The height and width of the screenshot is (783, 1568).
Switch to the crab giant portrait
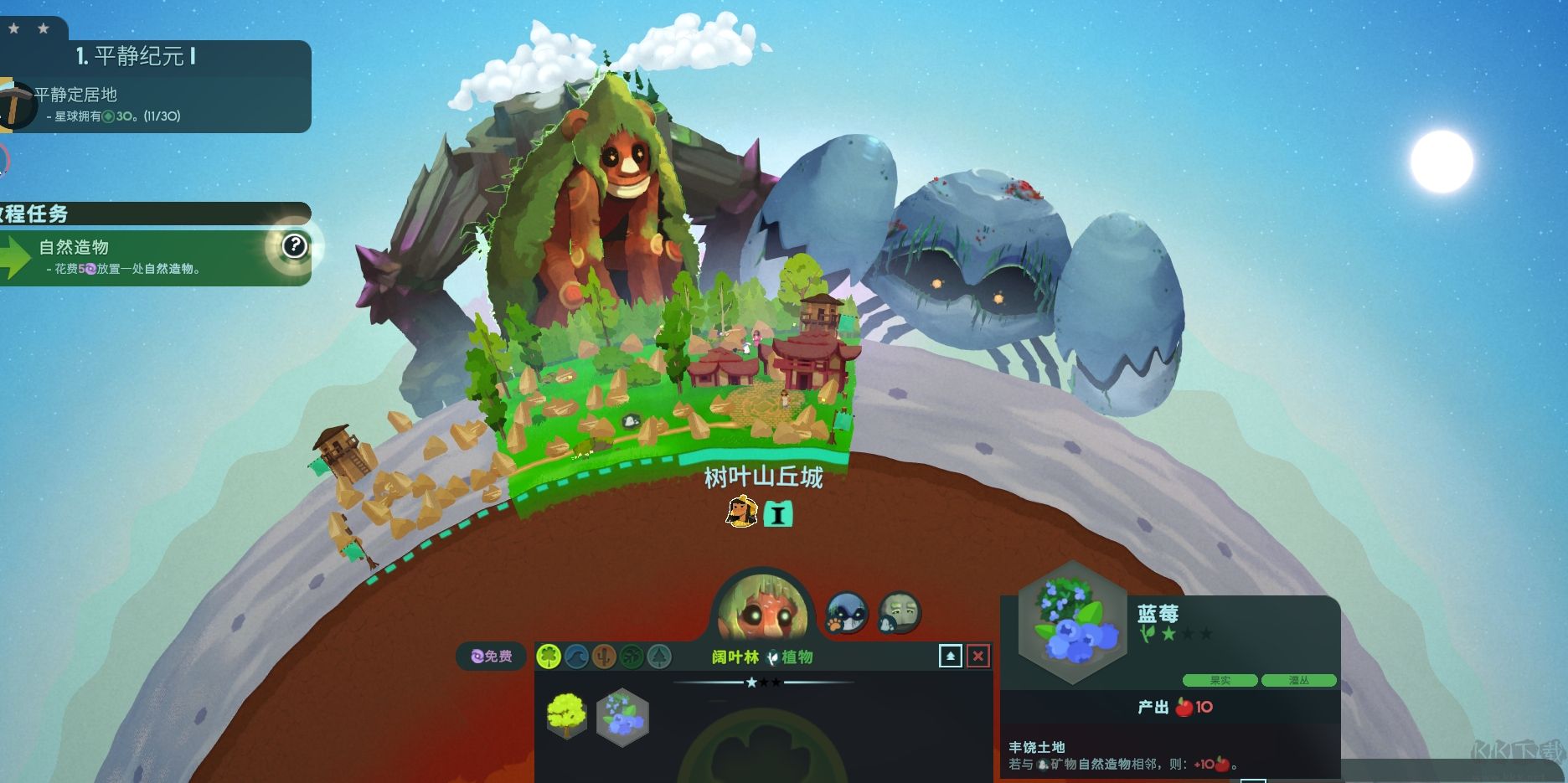pos(845,613)
